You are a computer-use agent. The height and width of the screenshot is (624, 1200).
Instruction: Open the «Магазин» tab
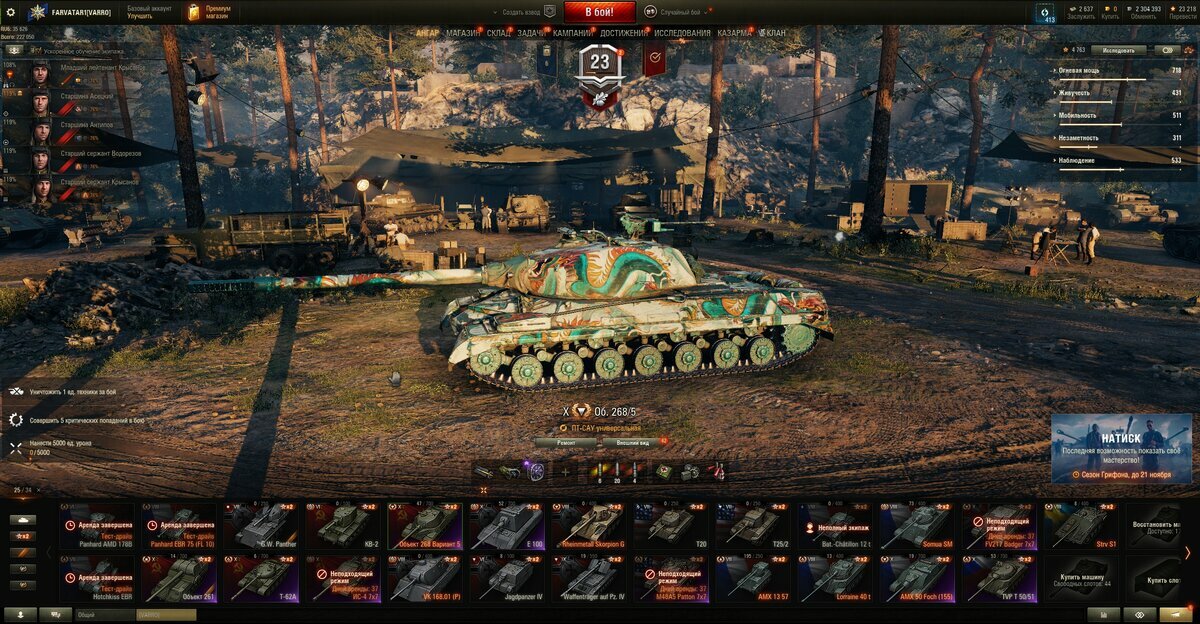(x=463, y=33)
